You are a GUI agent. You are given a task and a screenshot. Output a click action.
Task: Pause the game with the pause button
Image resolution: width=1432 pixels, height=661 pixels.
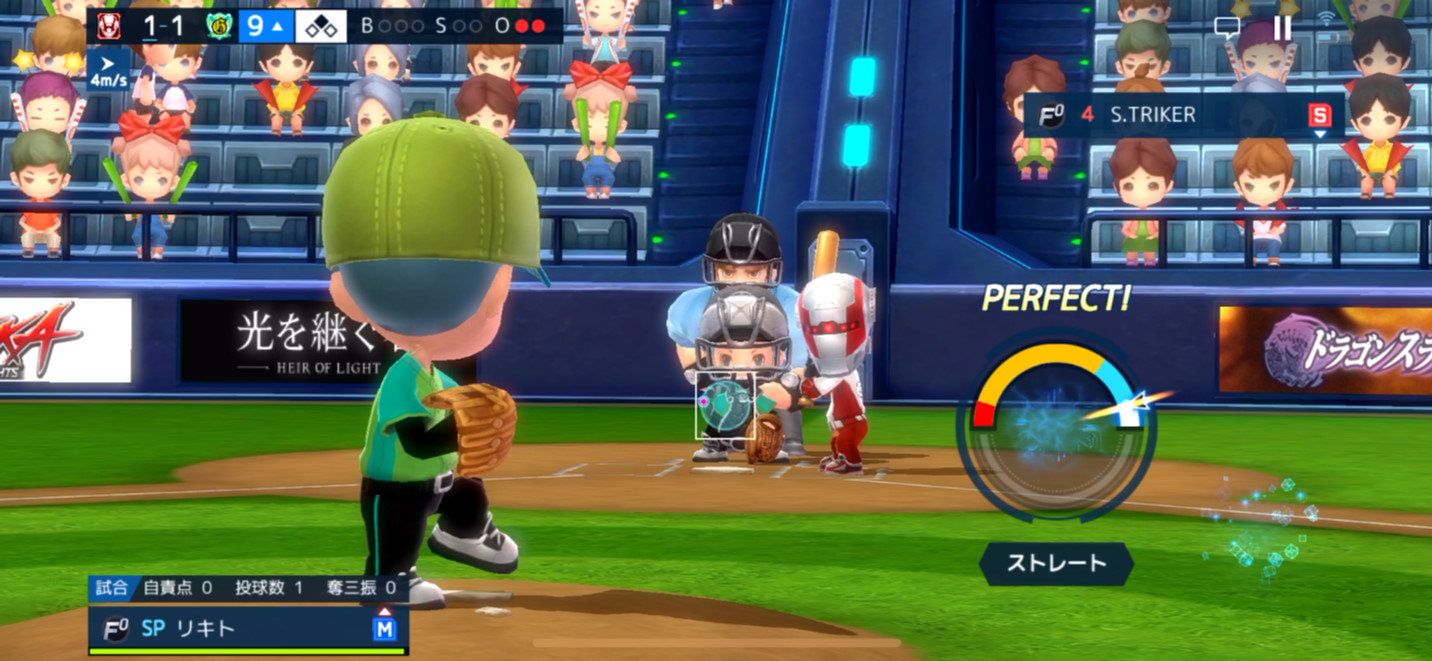[1282, 28]
